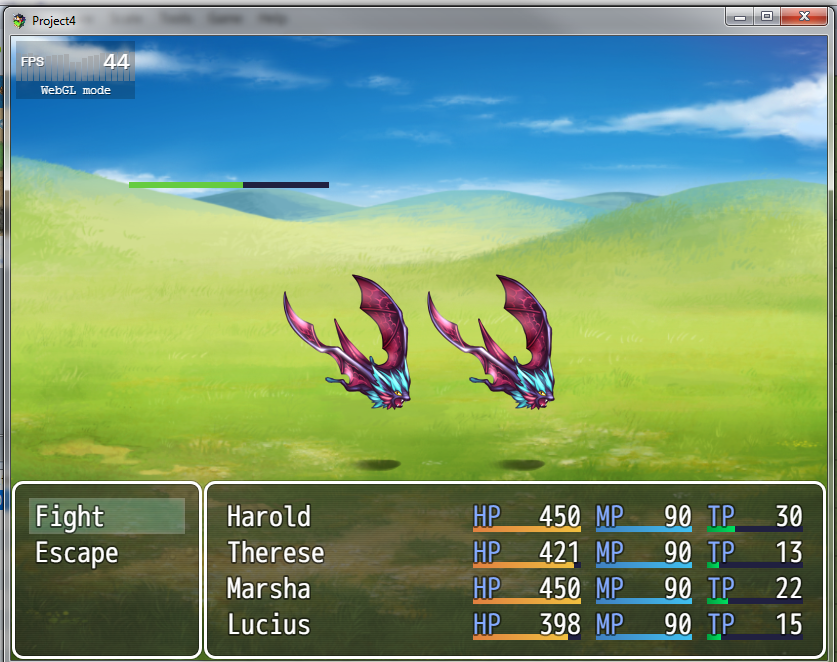Pick Therese in the party list
The height and width of the screenshot is (662, 837).
click(x=514, y=553)
